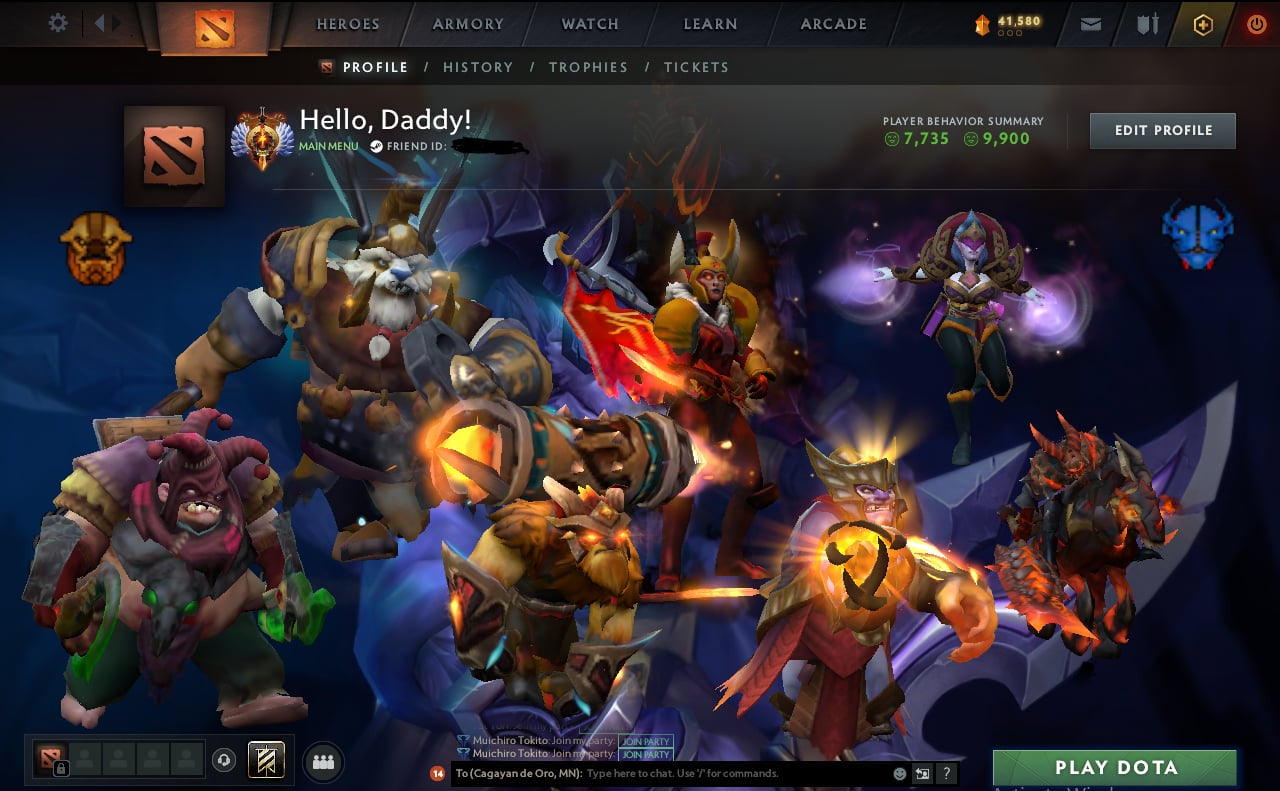
Task: Toggle chat channel with the translate icon
Action: pyautogui.click(x=921, y=773)
